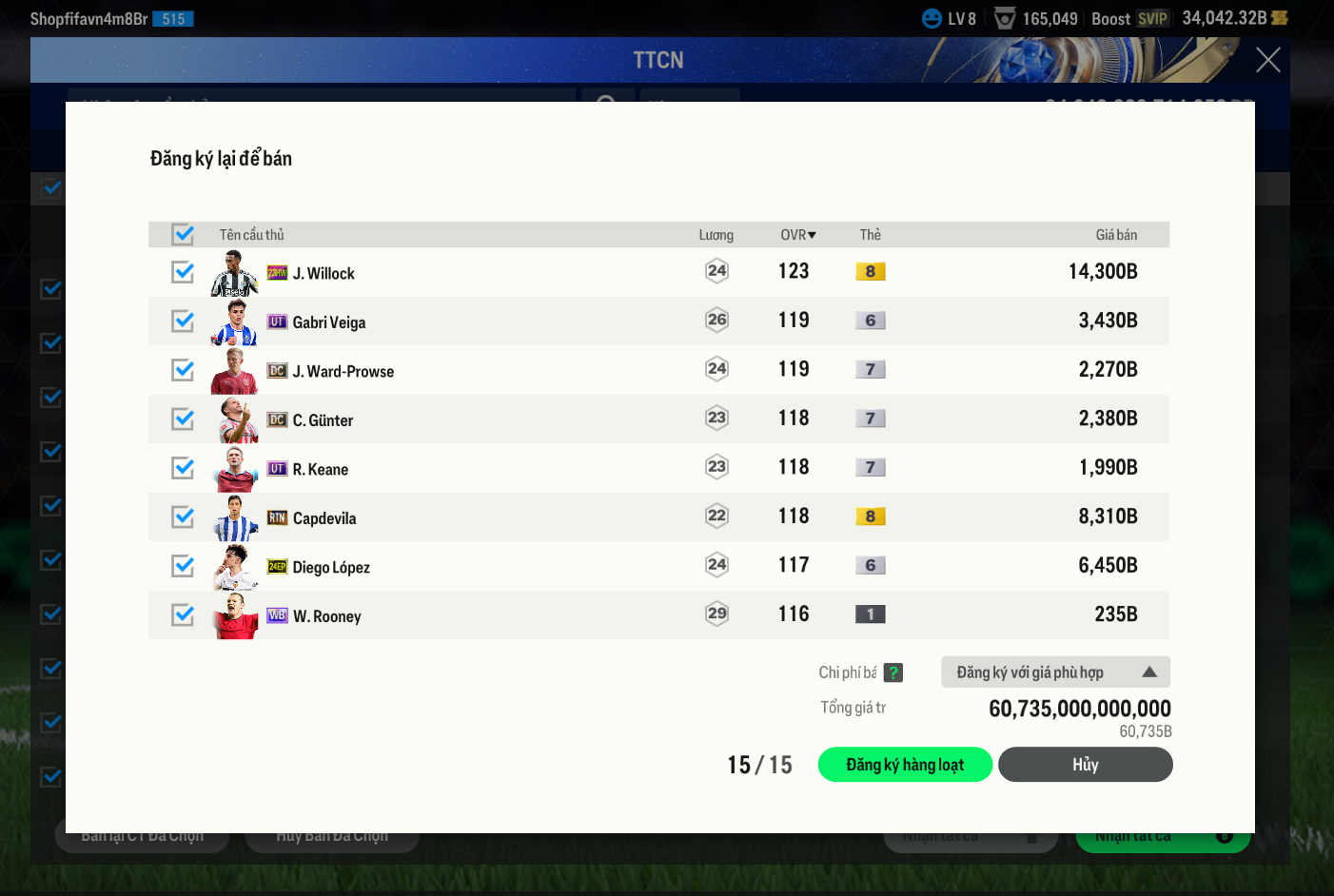The image size is (1334, 896).
Task: Toggle J. Ward-Prowse's selection checkbox
Action: click(x=183, y=370)
